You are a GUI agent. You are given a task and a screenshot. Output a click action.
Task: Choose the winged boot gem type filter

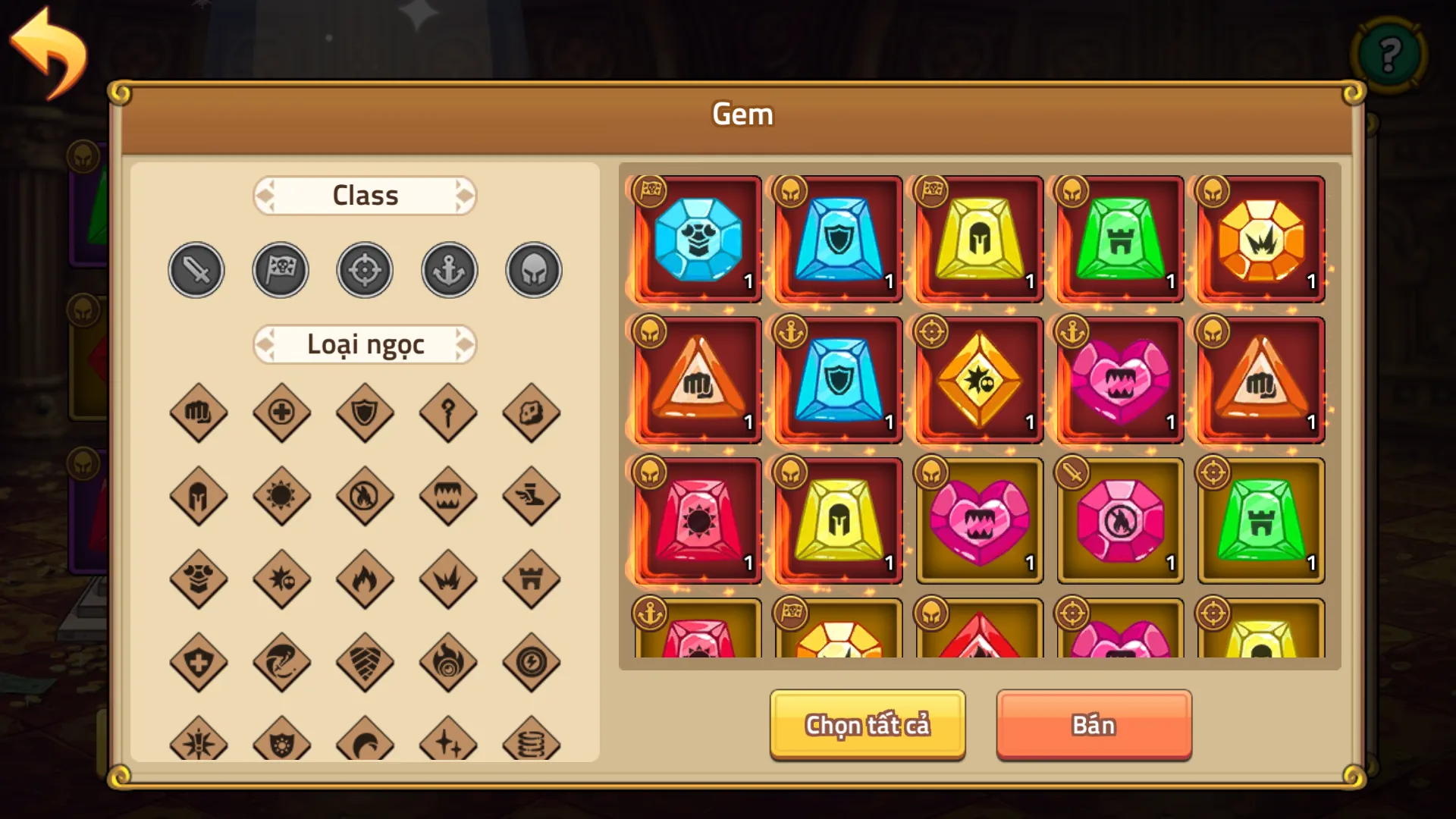[x=532, y=497]
